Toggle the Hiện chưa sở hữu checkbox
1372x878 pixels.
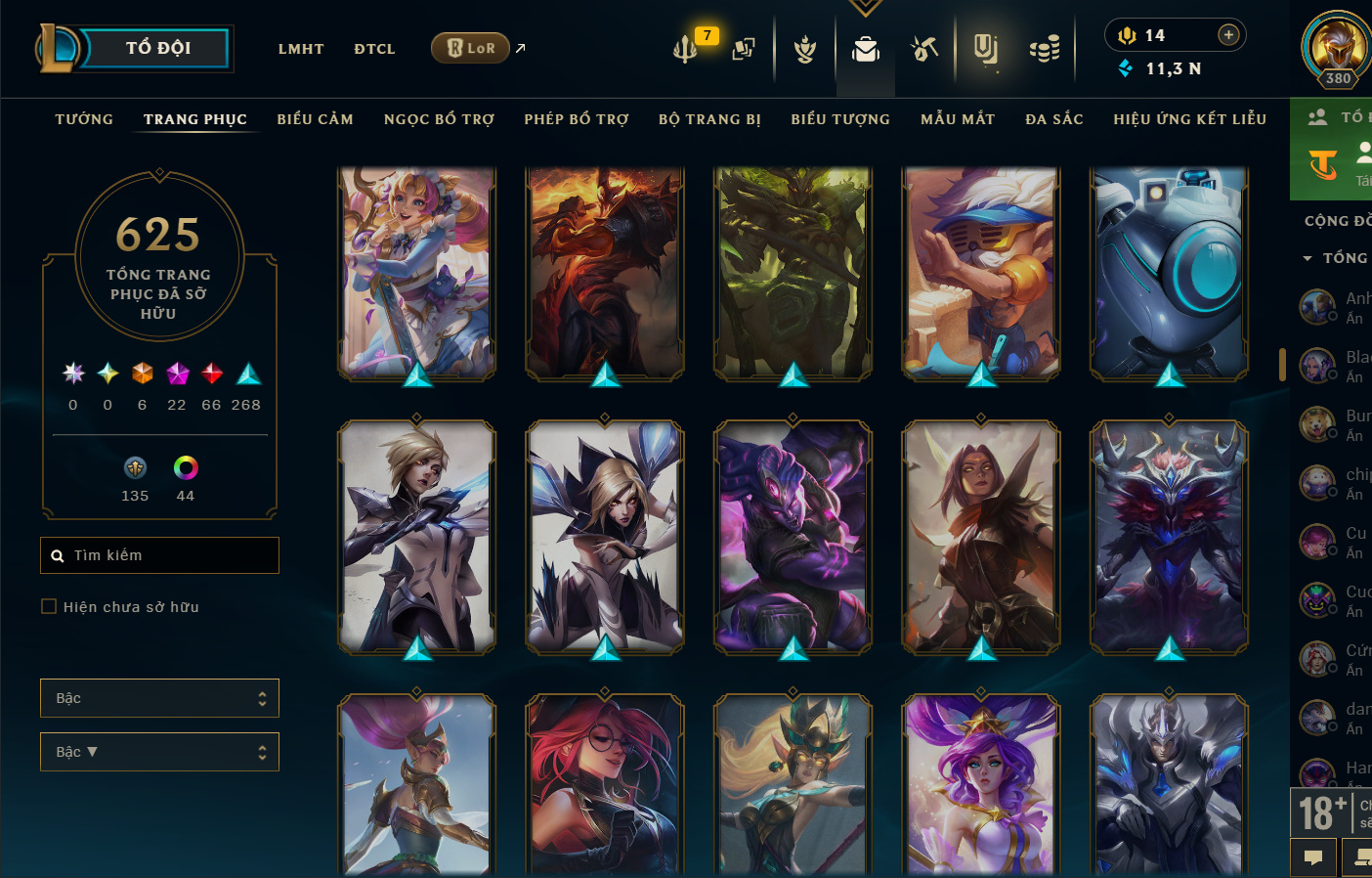click(49, 606)
